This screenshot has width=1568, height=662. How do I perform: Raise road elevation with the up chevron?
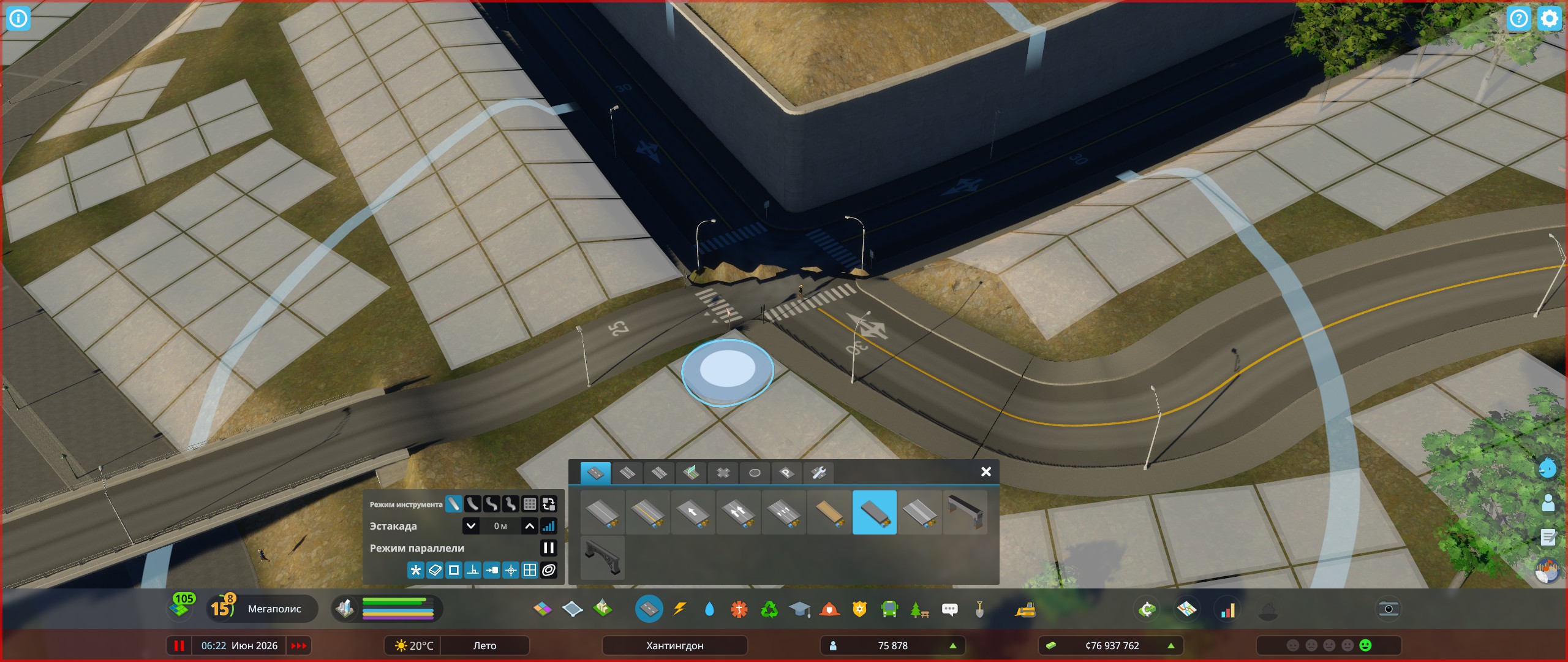tap(529, 526)
